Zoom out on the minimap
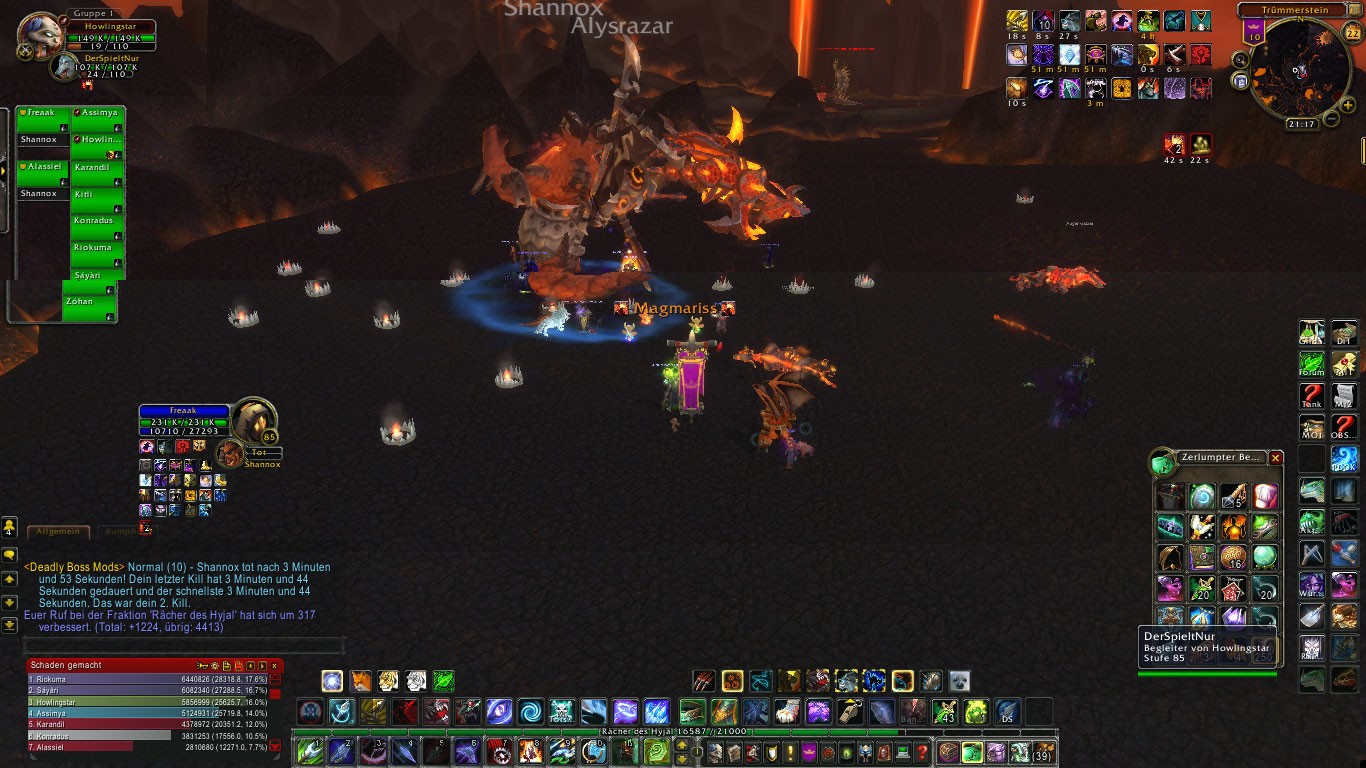Screen dimensions: 1366x768 [1331, 119]
